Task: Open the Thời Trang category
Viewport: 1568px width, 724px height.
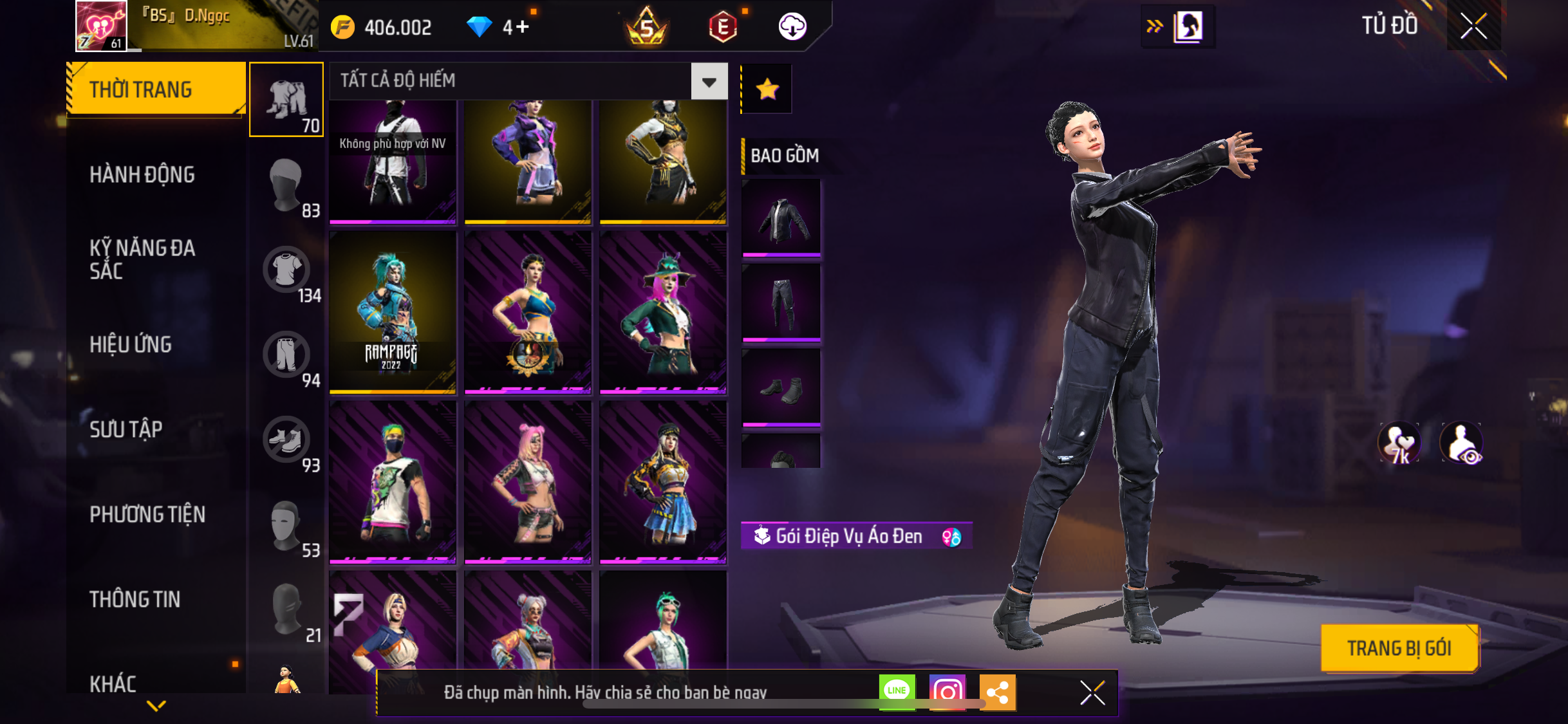Action: coord(155,89)
